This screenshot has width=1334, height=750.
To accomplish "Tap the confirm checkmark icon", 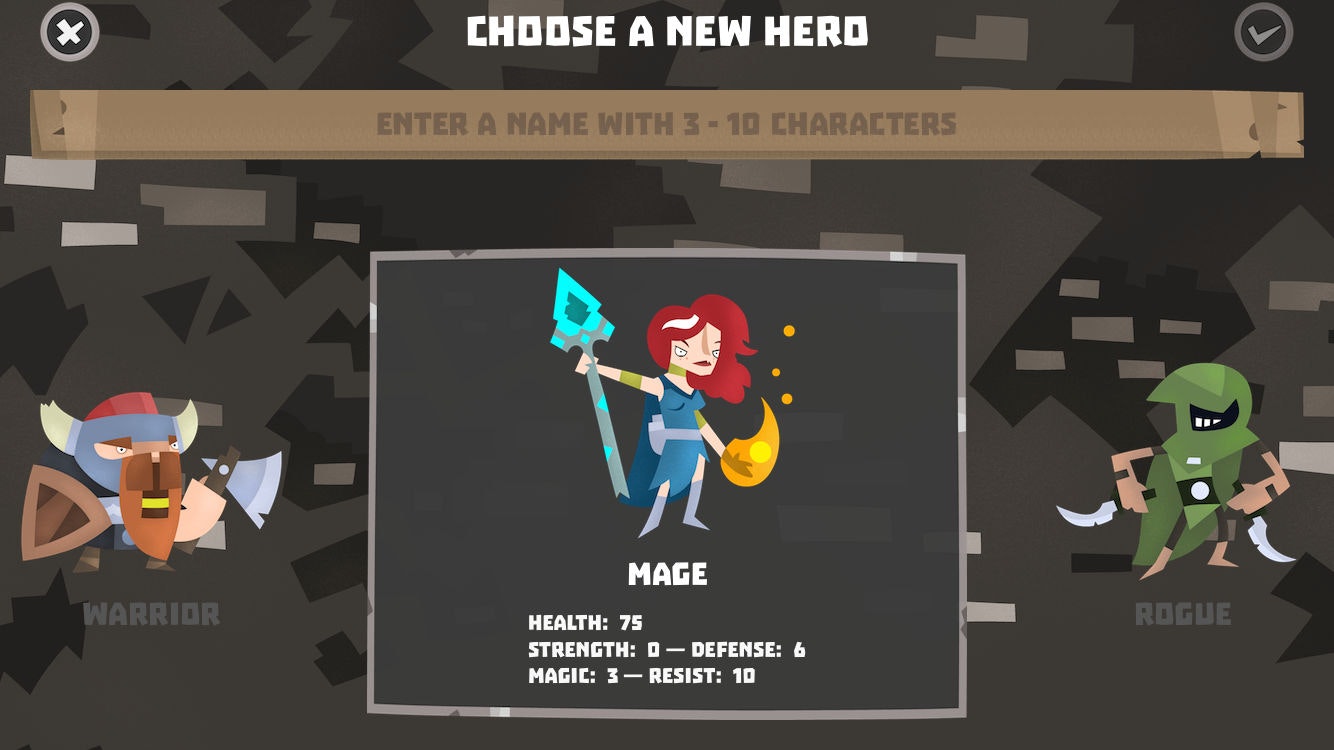I will pyautogui.click(x=1262, y=31).
